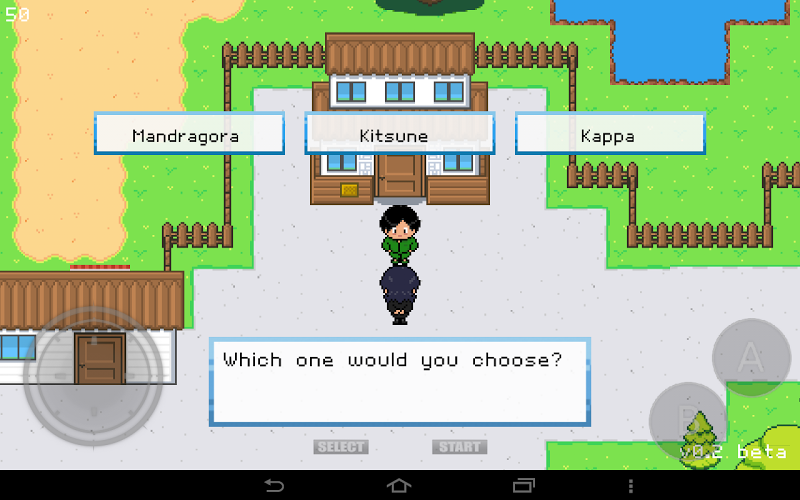Go to the Android home screen
800x500 pixels.
coord(399,485)
